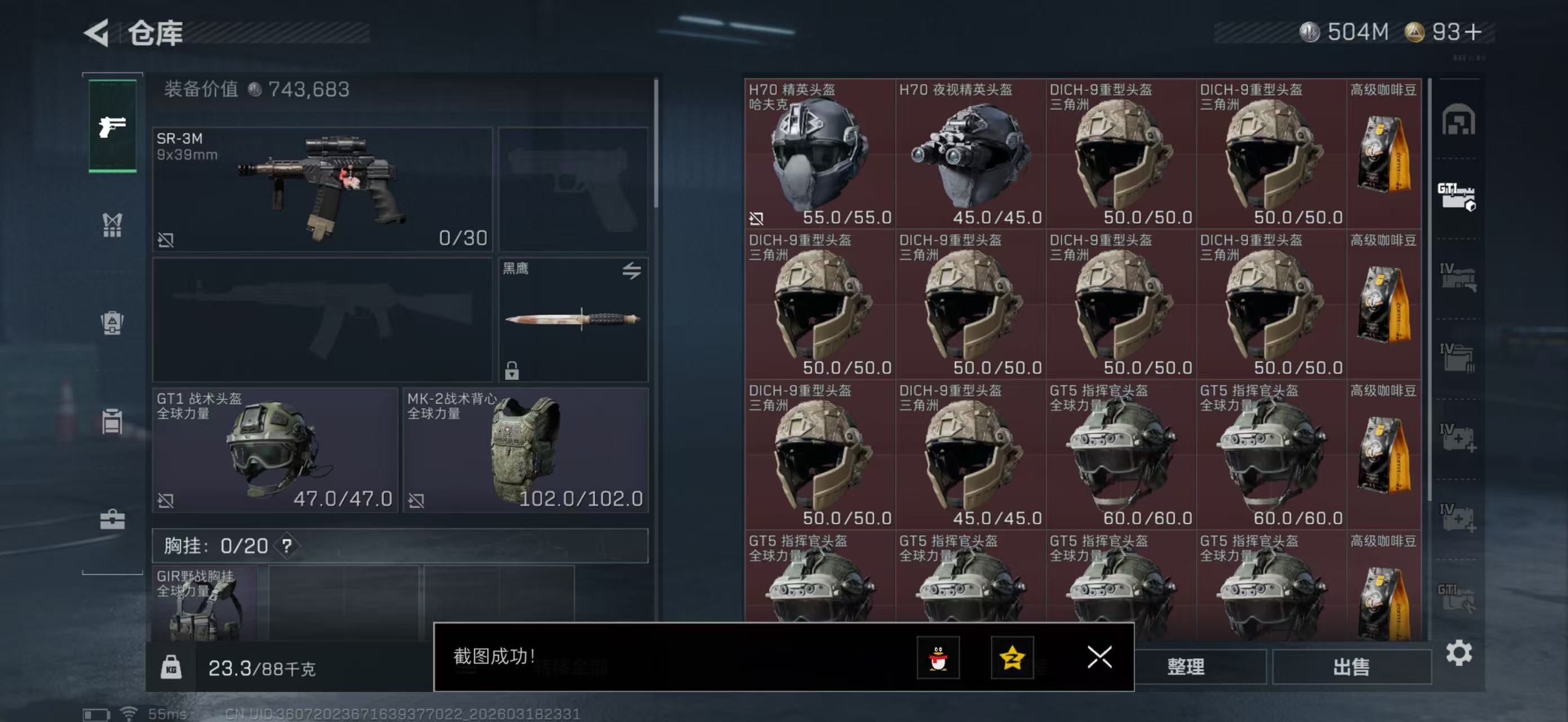Select the MK-2战术背心 armor slot
Viewport: 1568px width, 722px height.
pos(525,451)
